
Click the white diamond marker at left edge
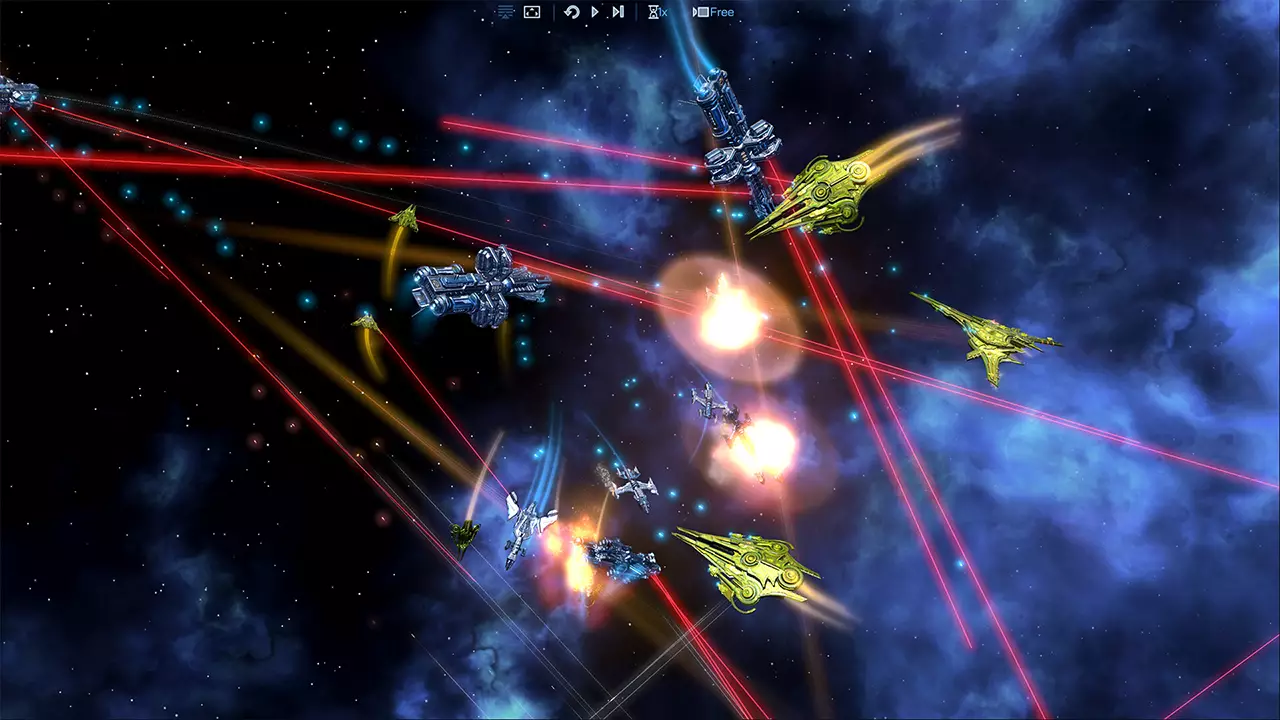(x=14, y=92)
